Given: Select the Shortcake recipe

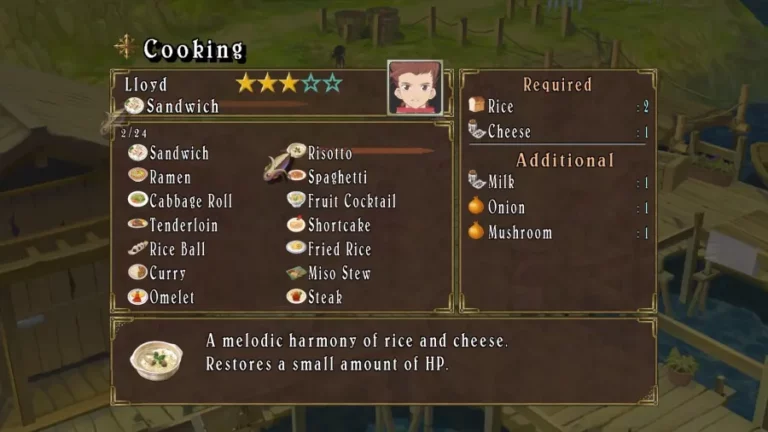Looking at the screenshot, I should [338, 225].
